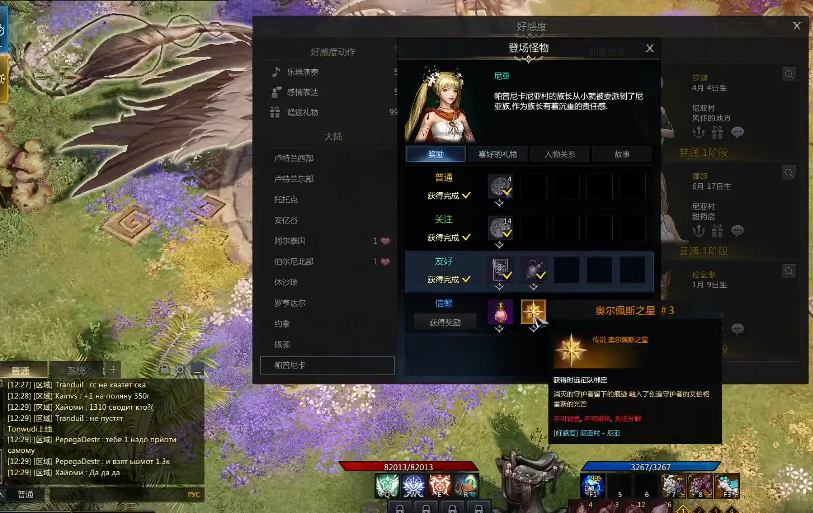This screenshot has height=513, width=813.
Task: Close the 好感度 rapport window
Action: pyautogui.click(x=797, y=26)
